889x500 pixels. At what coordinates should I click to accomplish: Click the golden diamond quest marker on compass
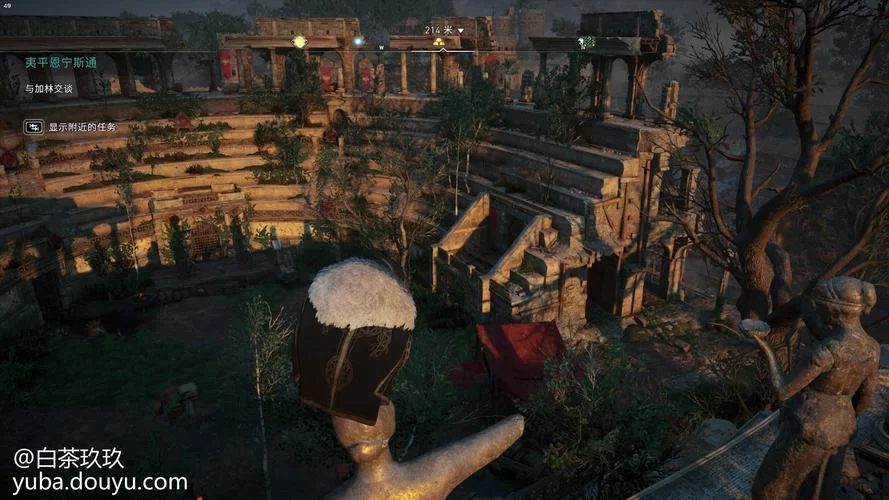tap(299, 41)
